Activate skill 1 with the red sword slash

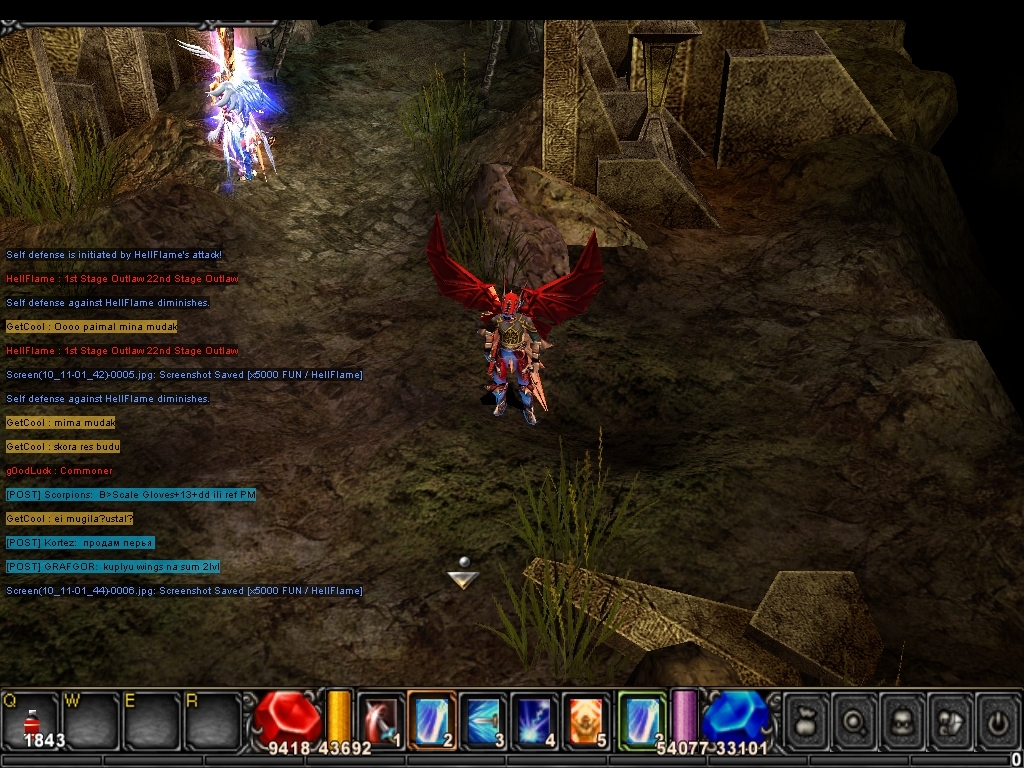tap(381, 720)
